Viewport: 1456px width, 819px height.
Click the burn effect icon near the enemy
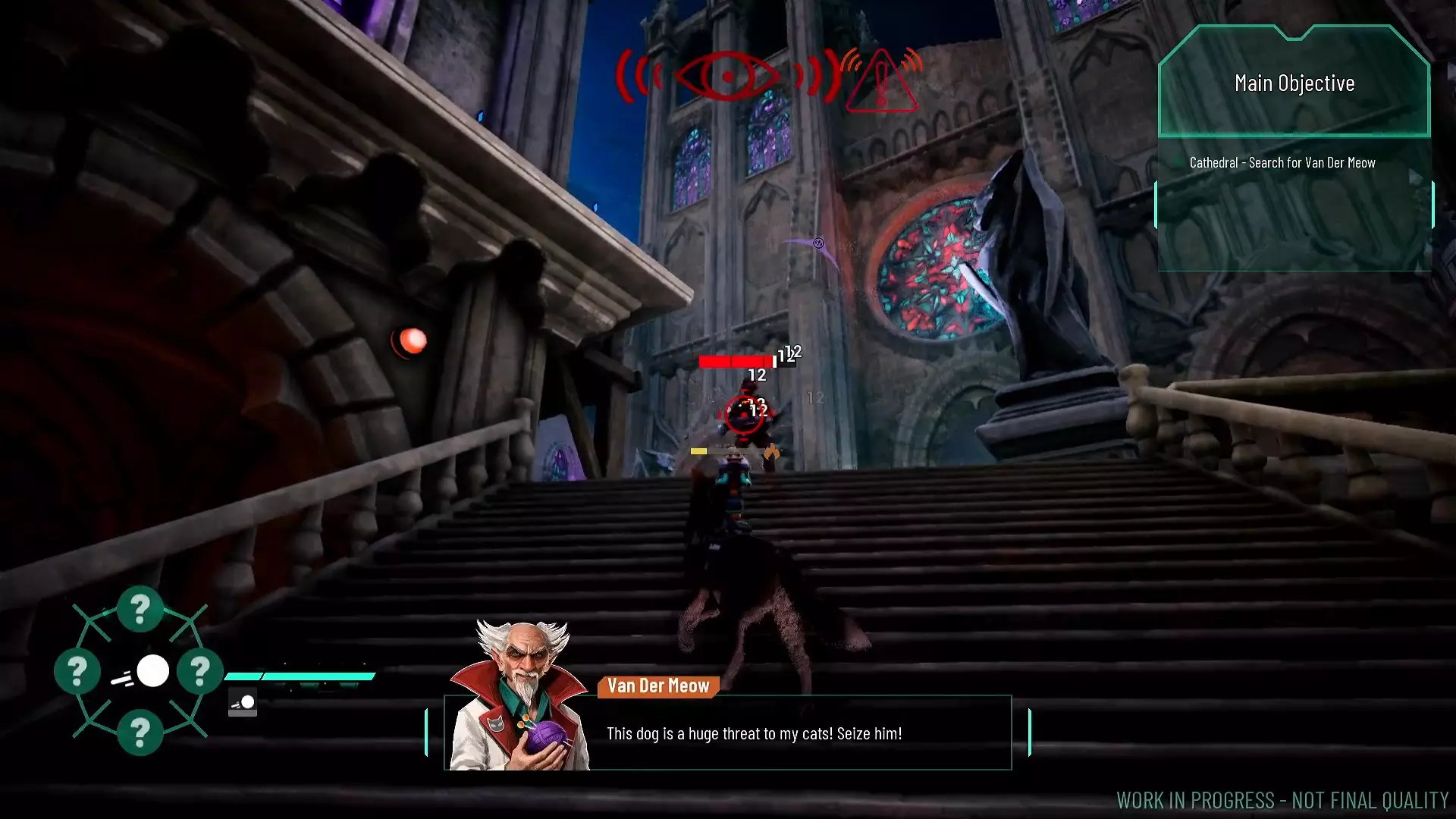(x=771, y=450)
